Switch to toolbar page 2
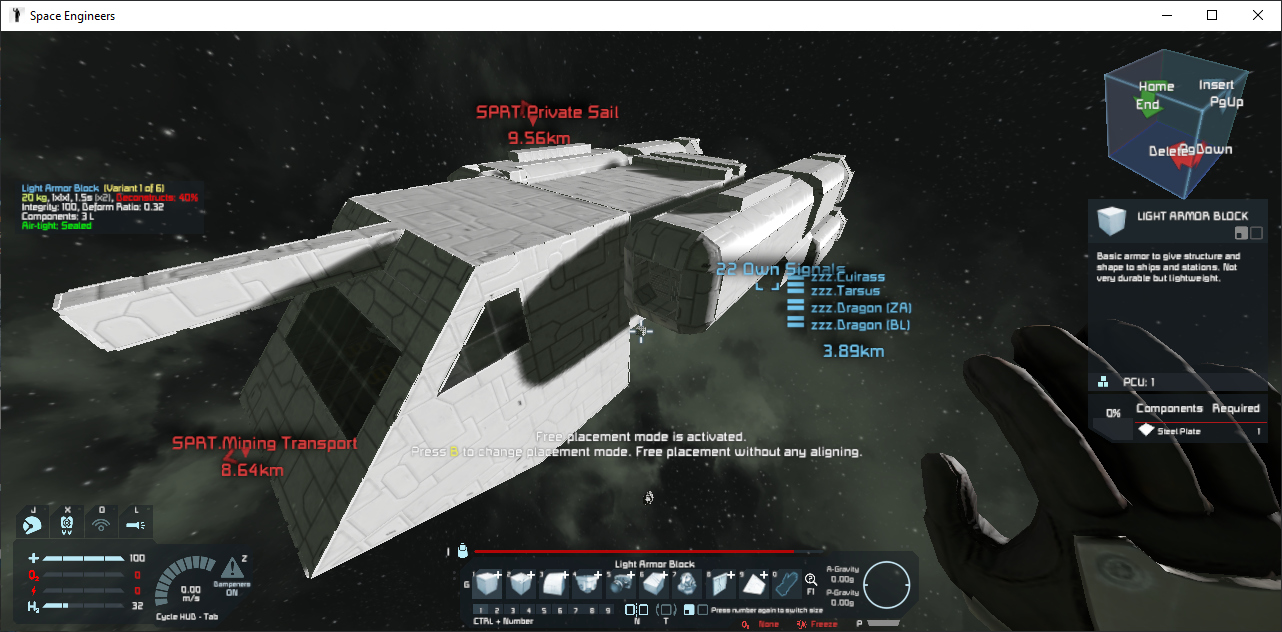Image resolution: width=1282 pixels, height=632 pixels. pos(496,610)
